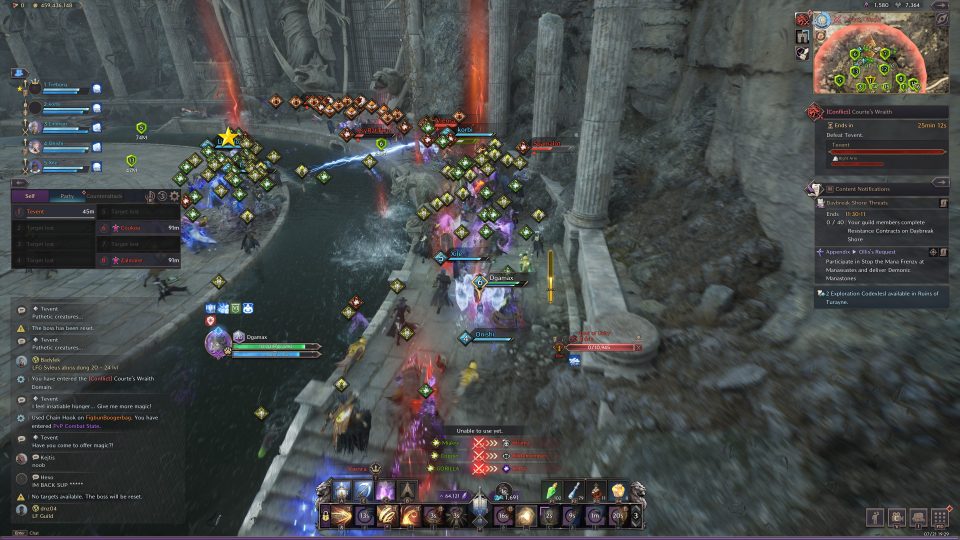Open the main menu grid icon
960x540 pixels.
(x=938, y=517)
